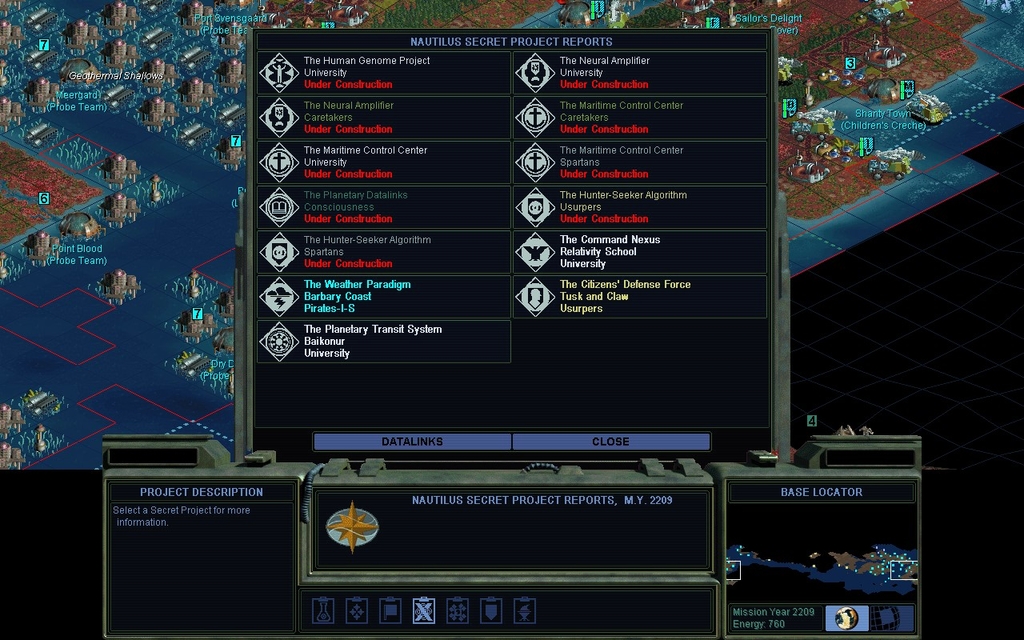
Task: Open the flask-icon lab report
Action: click(x=323, y=610)
